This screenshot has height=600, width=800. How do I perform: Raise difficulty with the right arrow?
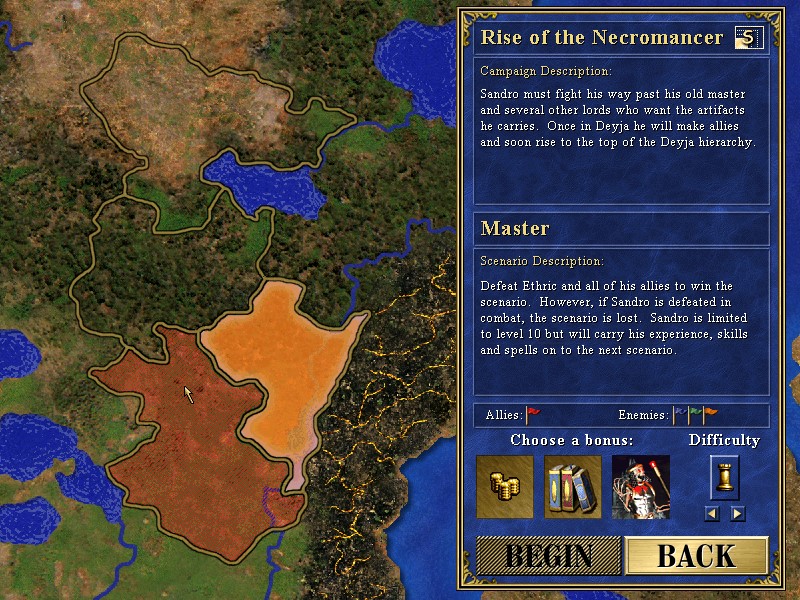(737, 514)
